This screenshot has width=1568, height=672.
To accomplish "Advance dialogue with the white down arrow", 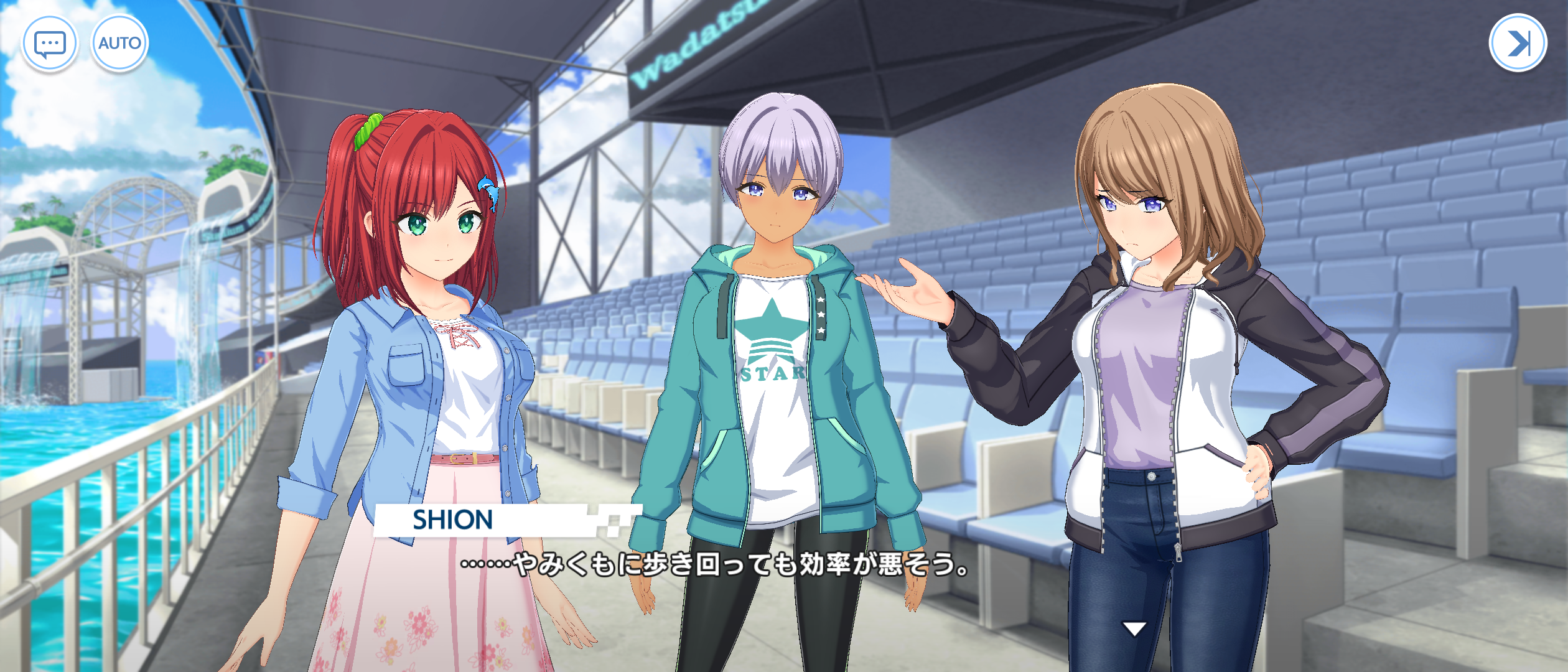I will 1134,629.
